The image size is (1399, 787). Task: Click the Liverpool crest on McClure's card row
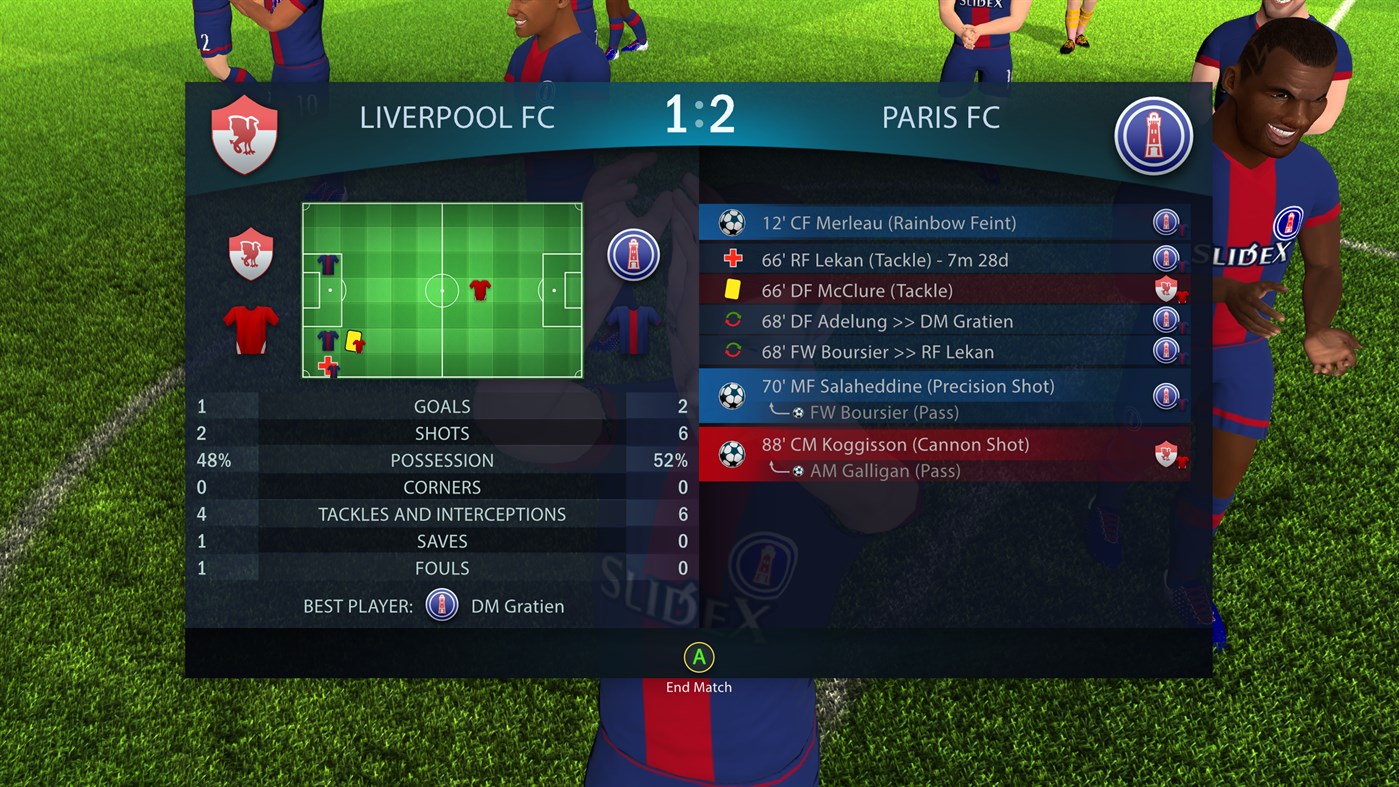[x=1166, y=290]
